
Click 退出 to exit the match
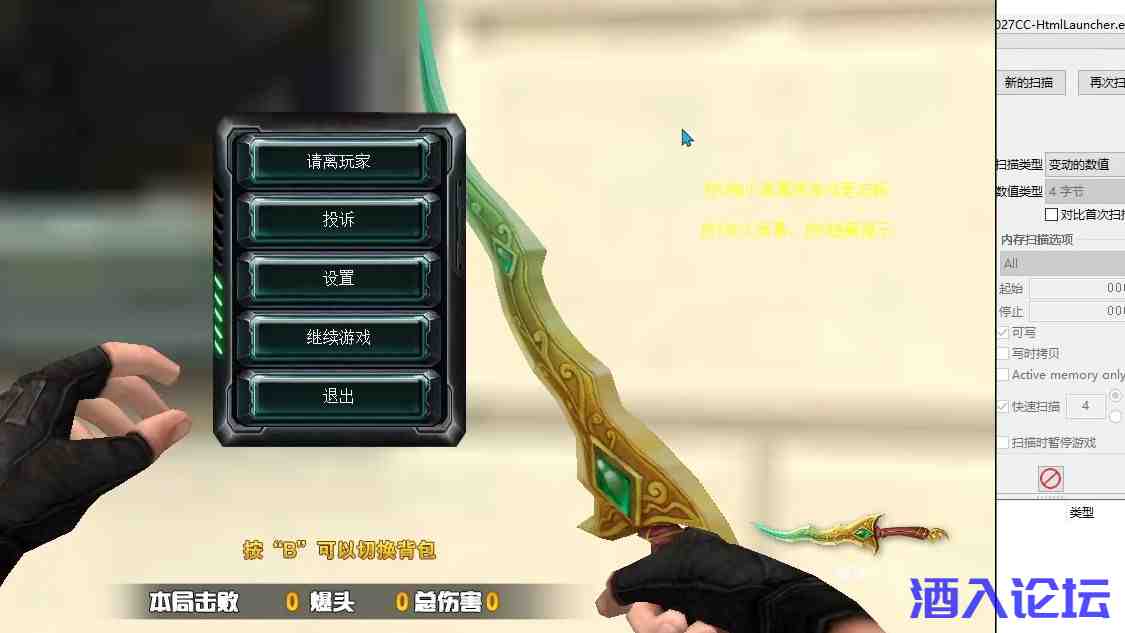[339, 396]
